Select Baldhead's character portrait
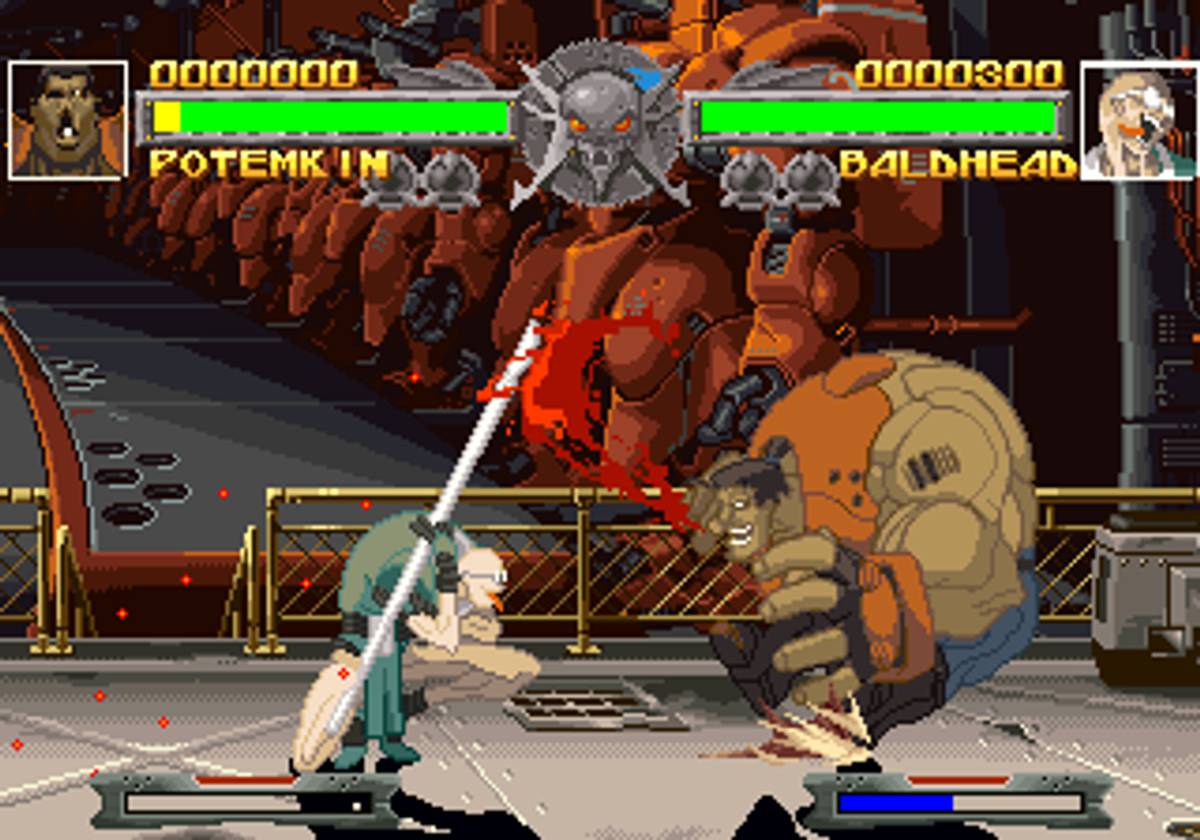The height and width of the screenshot is (840, 1200). click(1139, 120)
